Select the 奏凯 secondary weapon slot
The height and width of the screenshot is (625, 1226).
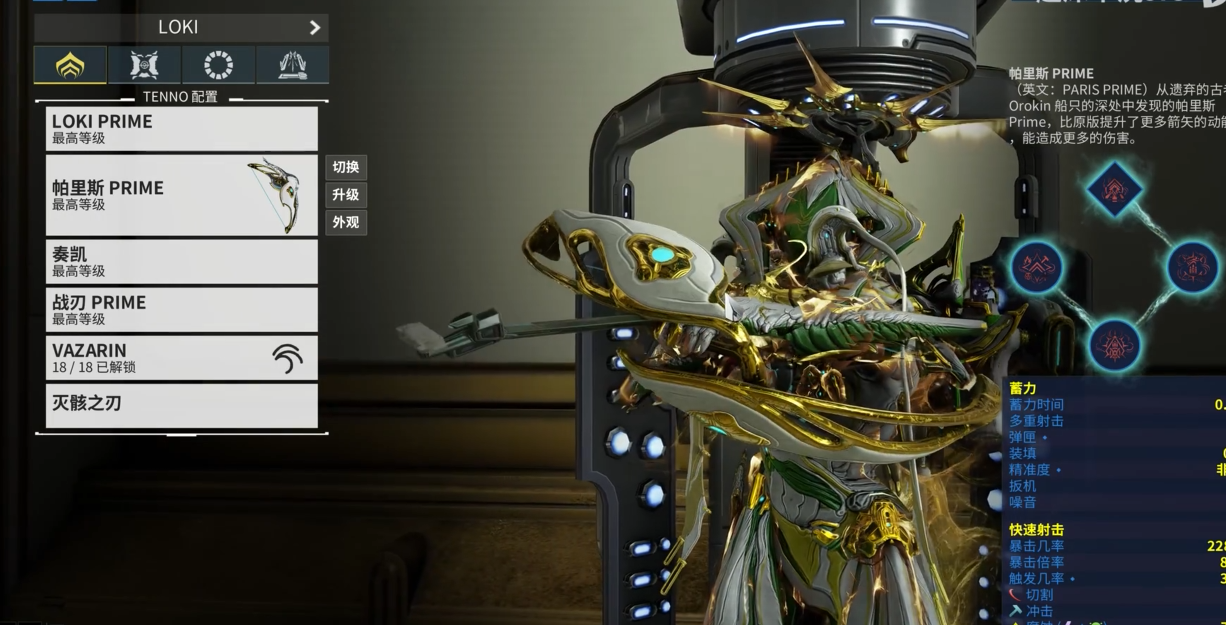click(181, 261)
